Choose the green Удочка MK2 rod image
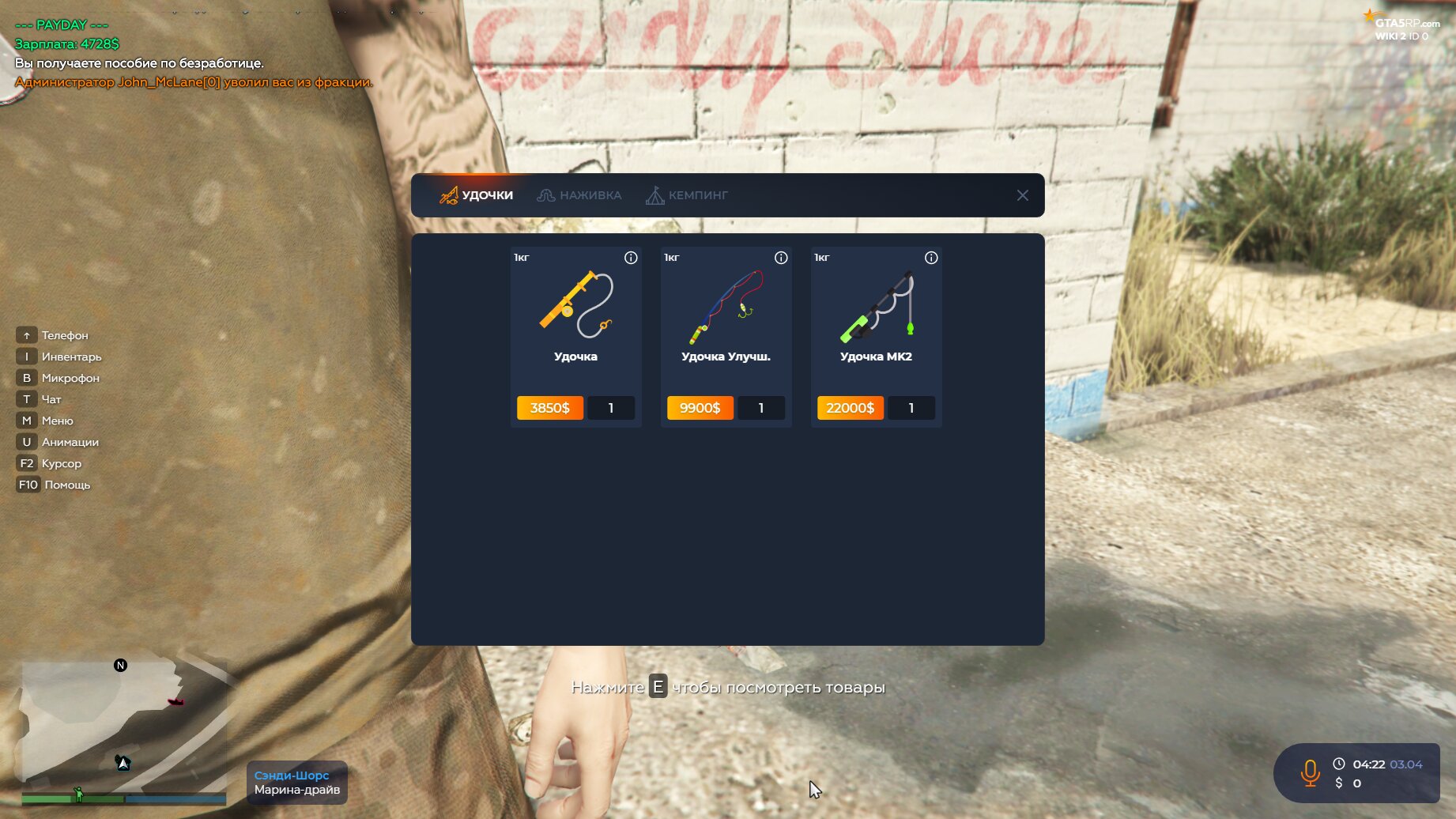 876,307
